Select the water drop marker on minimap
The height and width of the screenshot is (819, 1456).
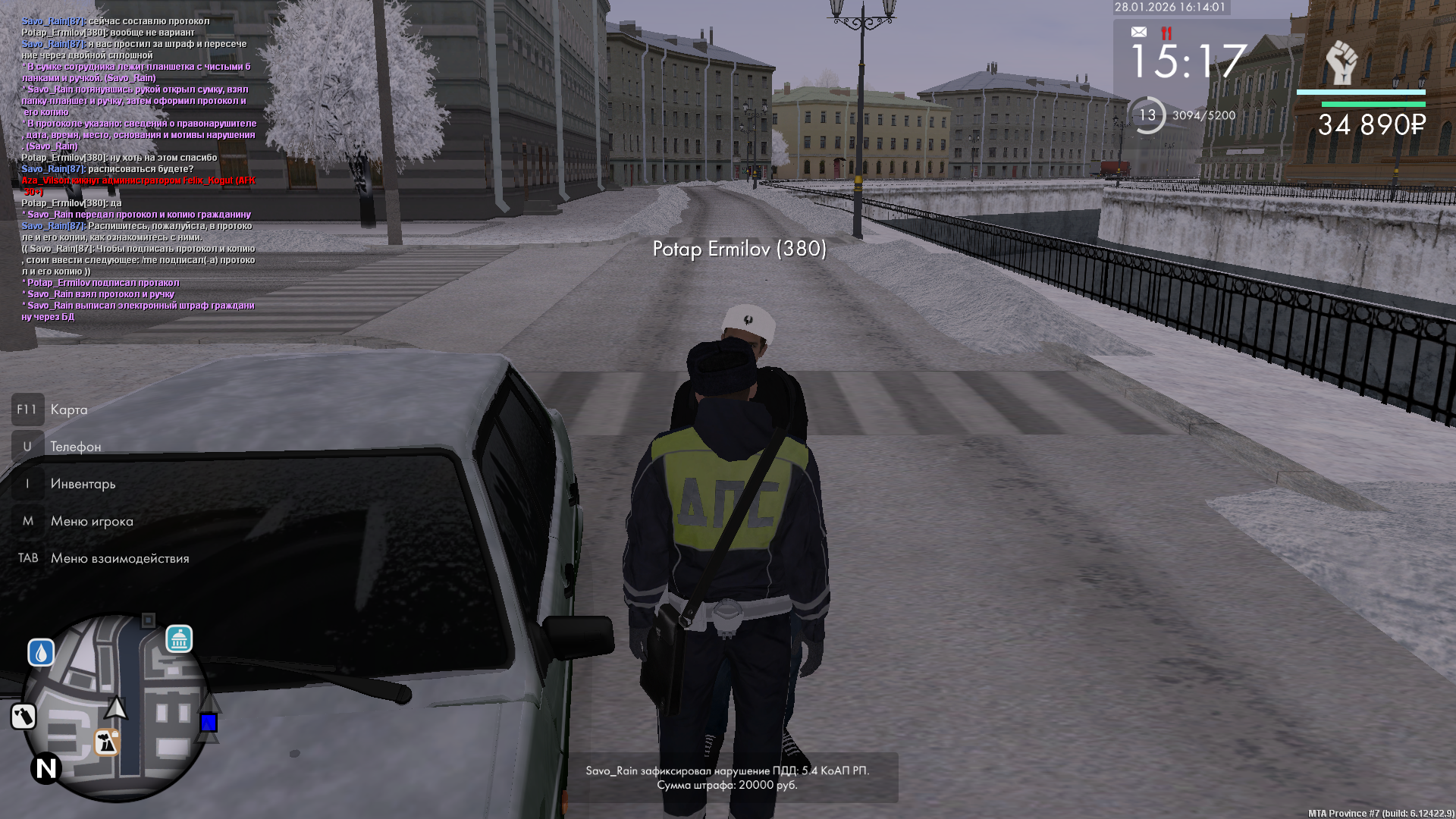pyautogui.click(x=41, y=652)
